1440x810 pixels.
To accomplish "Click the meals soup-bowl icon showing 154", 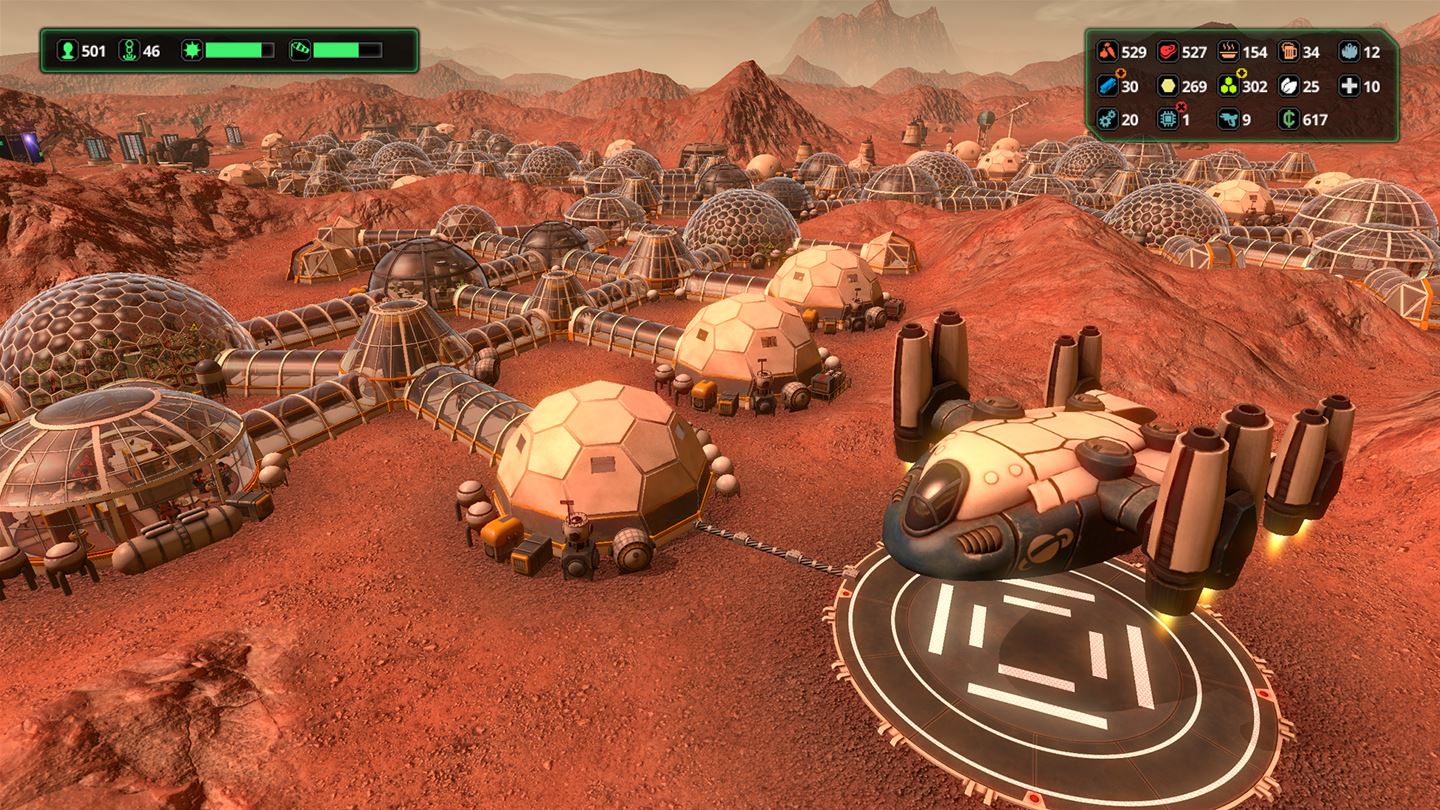I will point(1228,51).
